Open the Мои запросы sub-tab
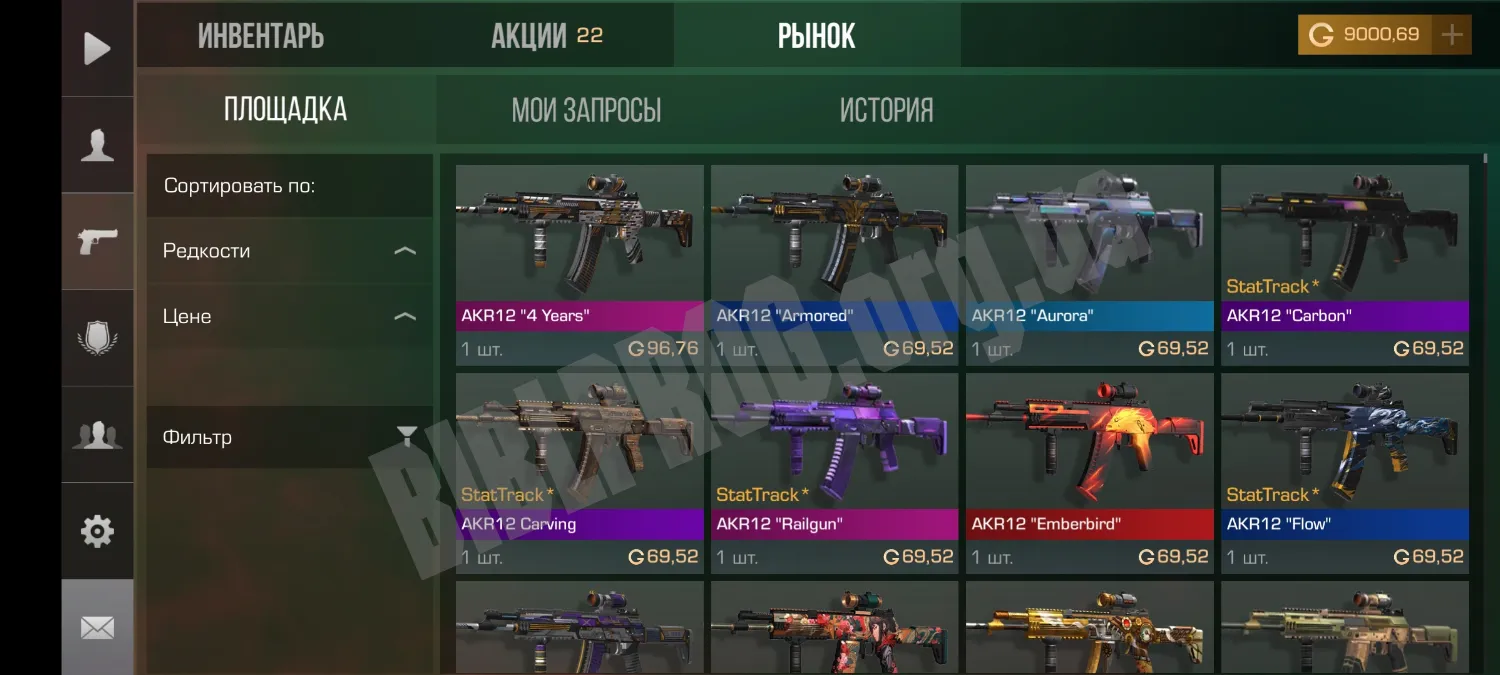 pyautogui.click(x=586, y=110)
